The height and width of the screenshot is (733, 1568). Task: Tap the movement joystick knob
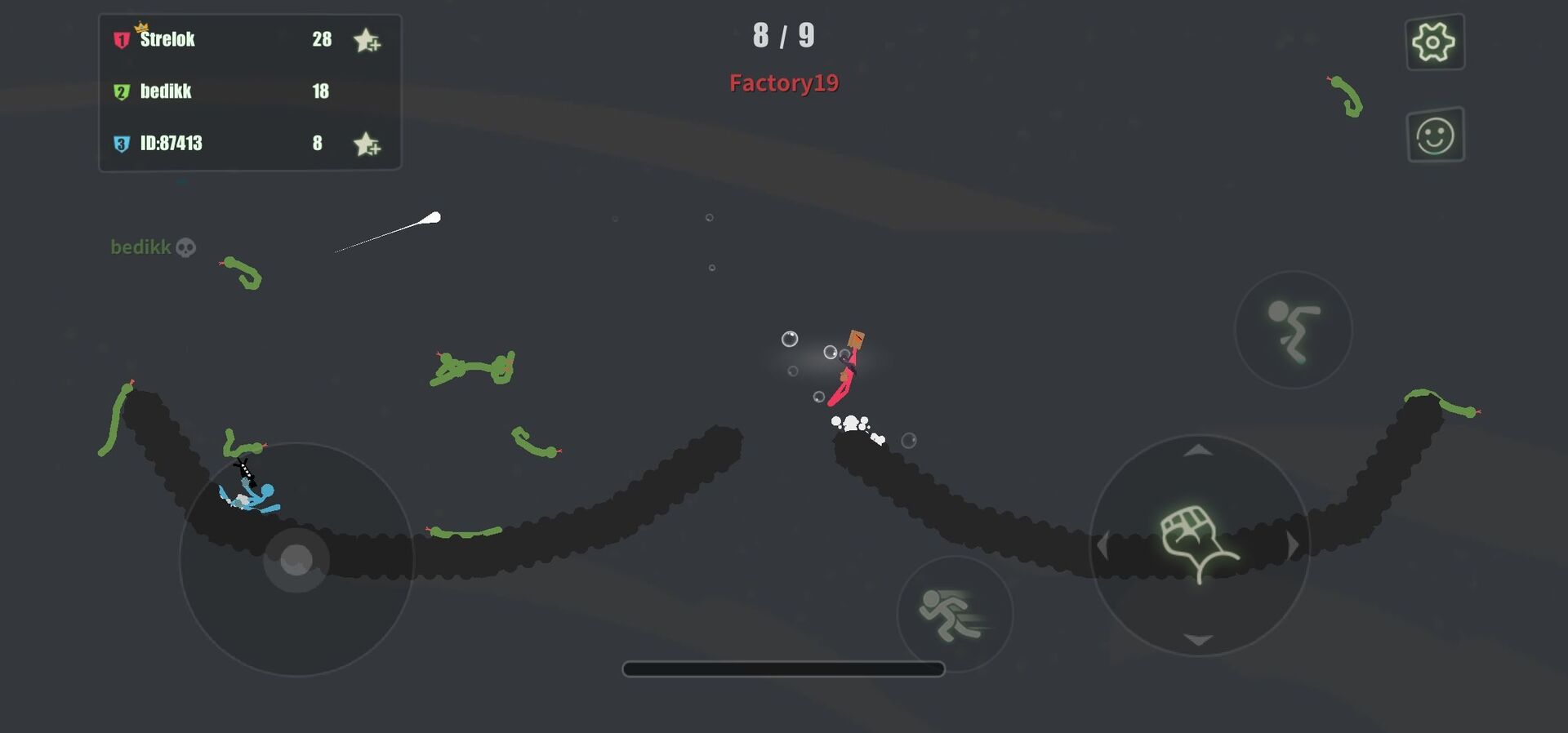coord(296,559)
